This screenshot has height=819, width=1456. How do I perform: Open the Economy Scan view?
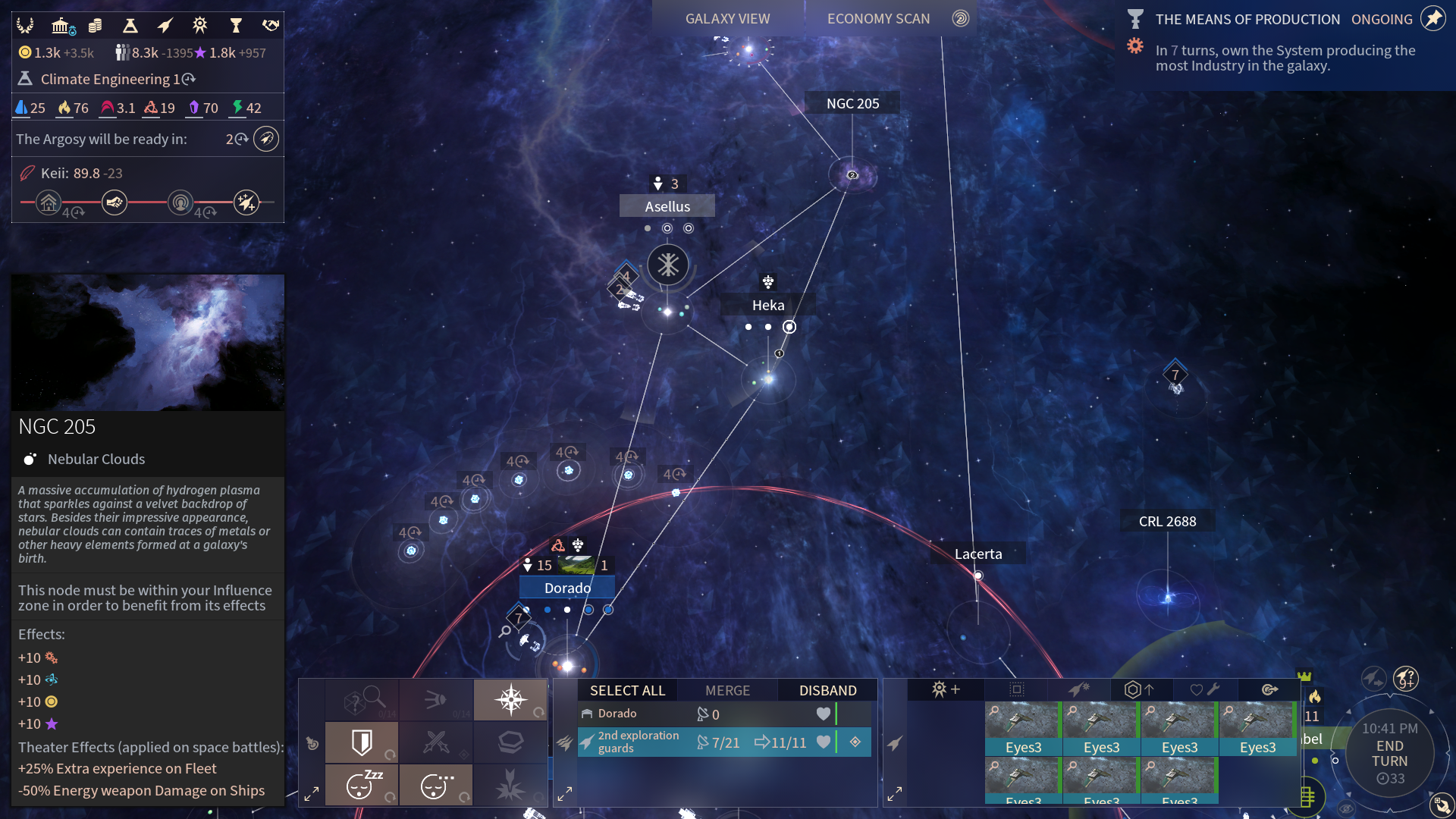point(878,19)
